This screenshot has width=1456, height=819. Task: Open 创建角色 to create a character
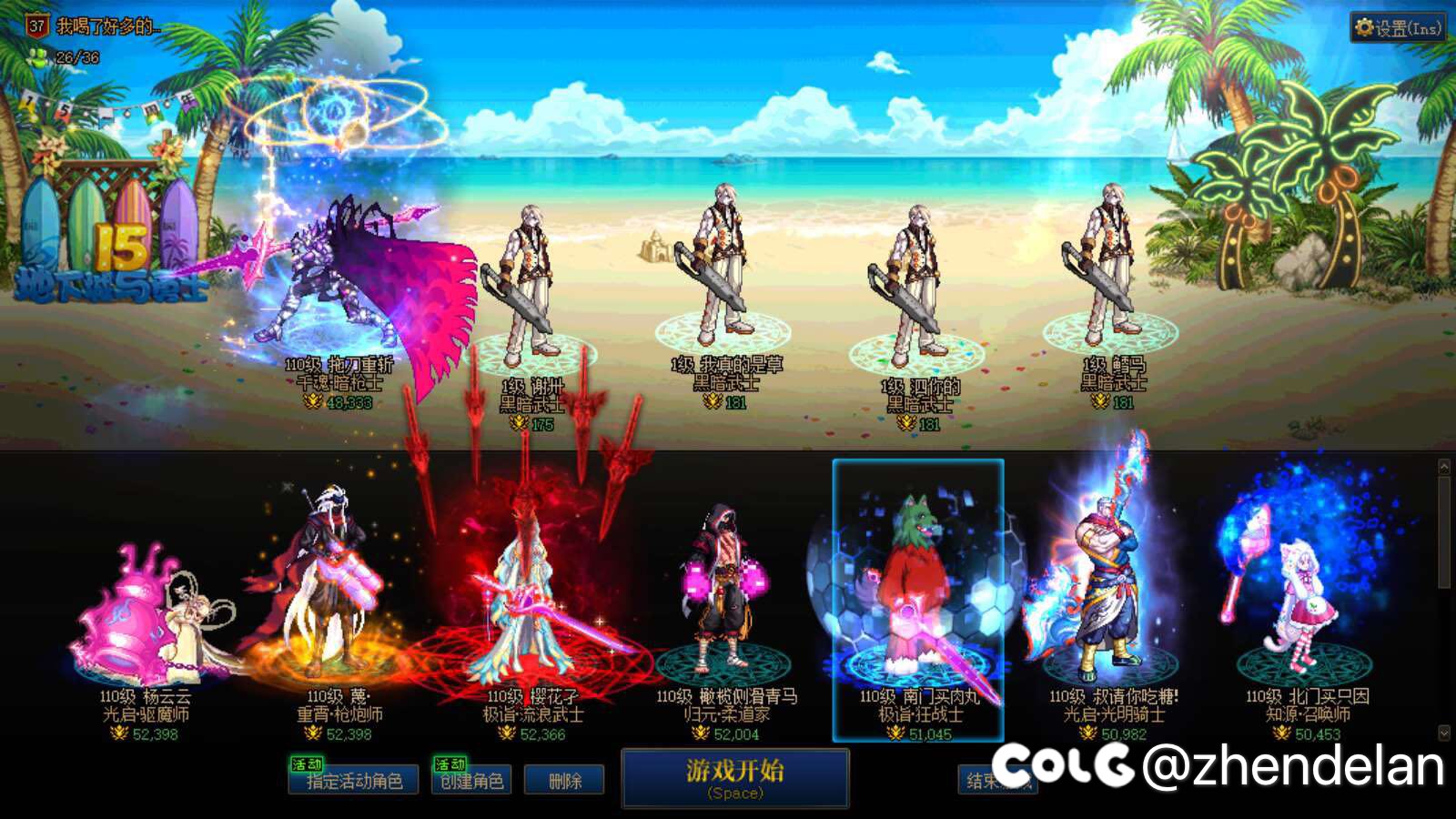474,781
